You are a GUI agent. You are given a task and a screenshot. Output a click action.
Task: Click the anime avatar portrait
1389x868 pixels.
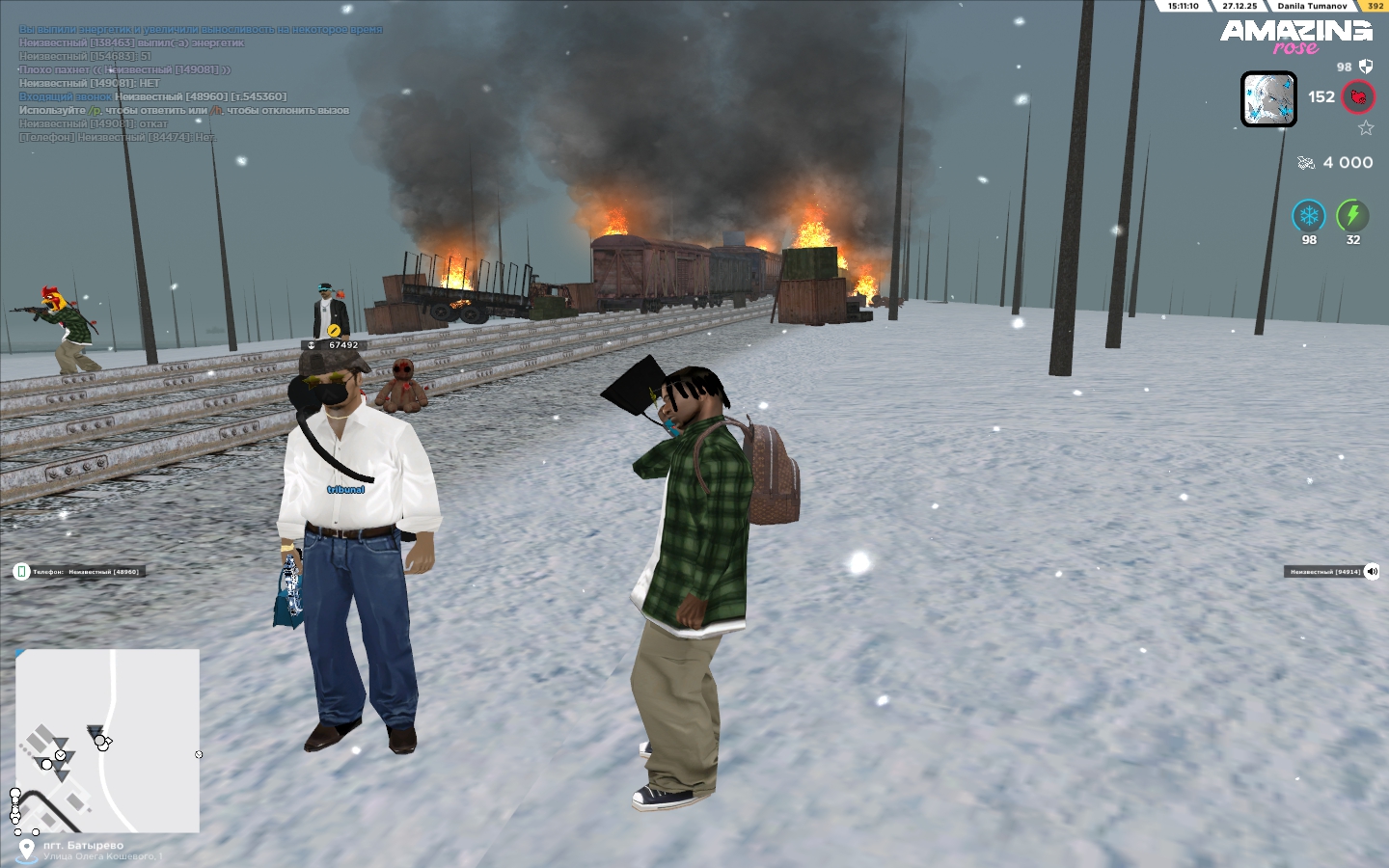tap(1268, 99)
